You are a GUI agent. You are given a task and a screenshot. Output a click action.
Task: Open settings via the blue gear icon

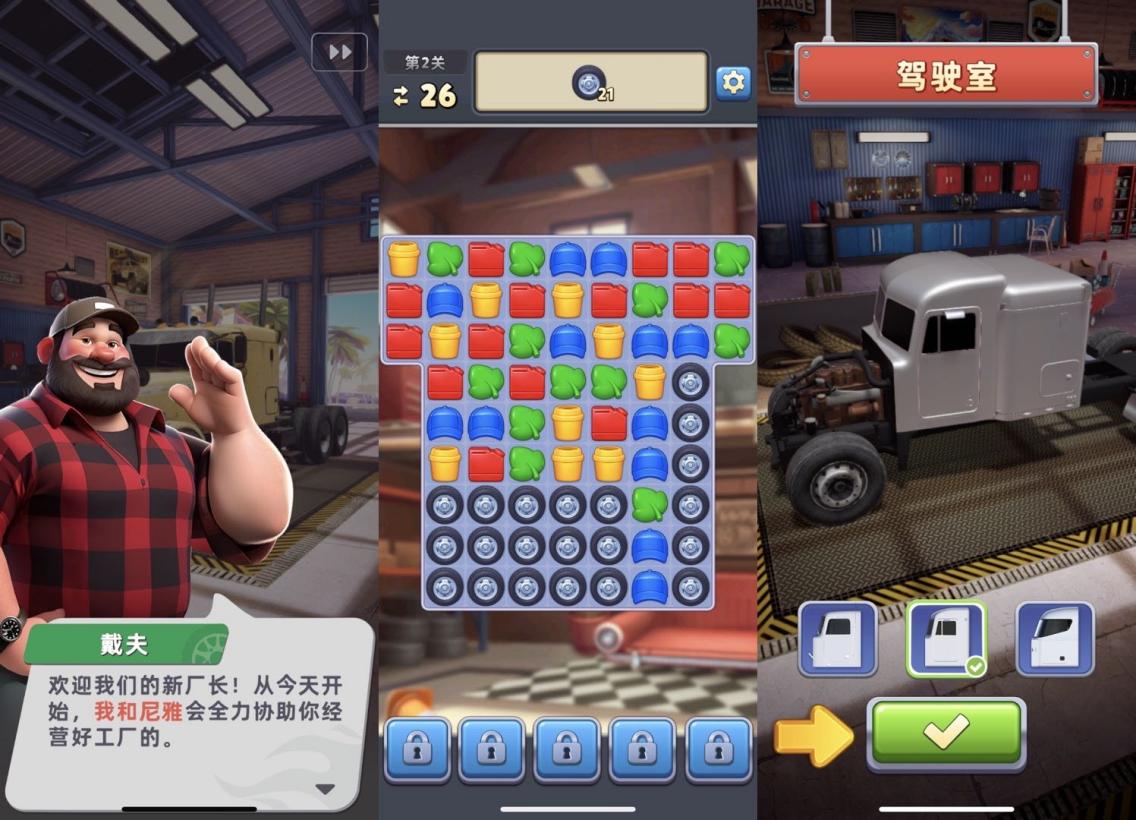pyautogui.click(x=733, y=83)
